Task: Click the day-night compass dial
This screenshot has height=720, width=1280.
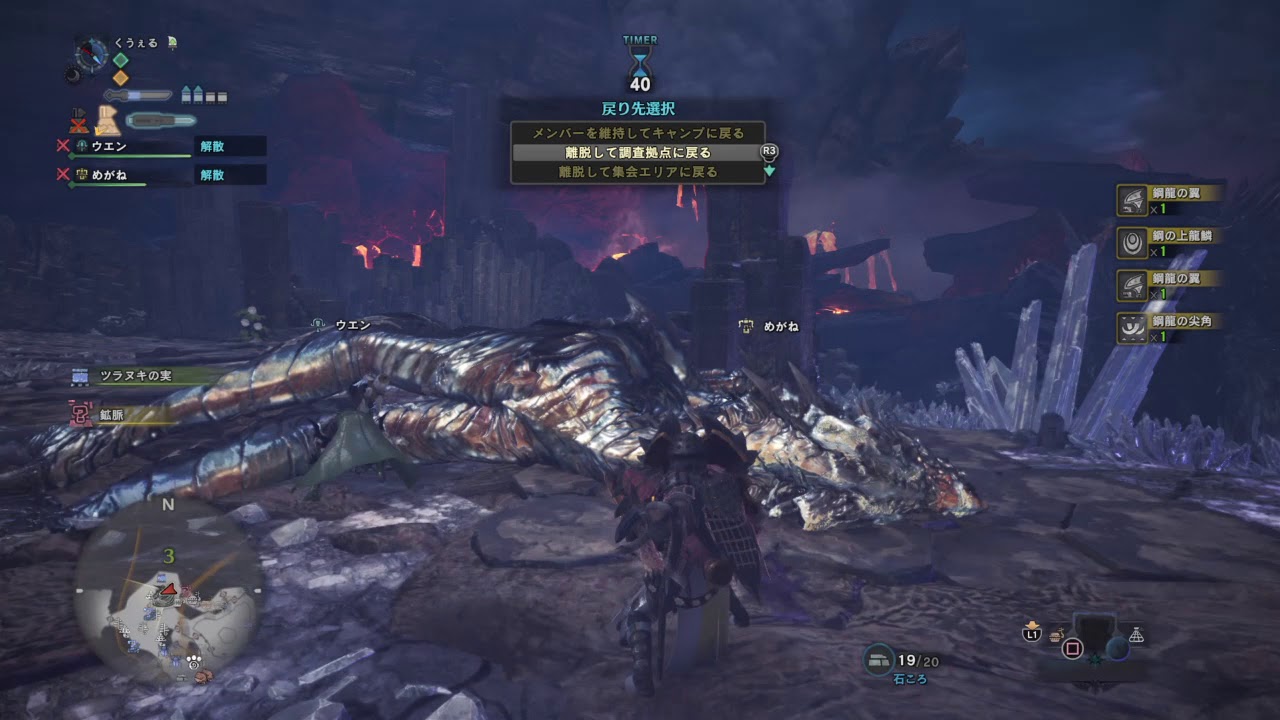Action: (92, 54)
